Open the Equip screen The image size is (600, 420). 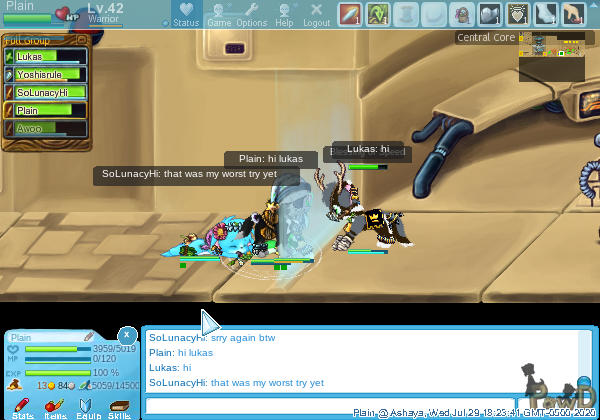tap(87, 407)
